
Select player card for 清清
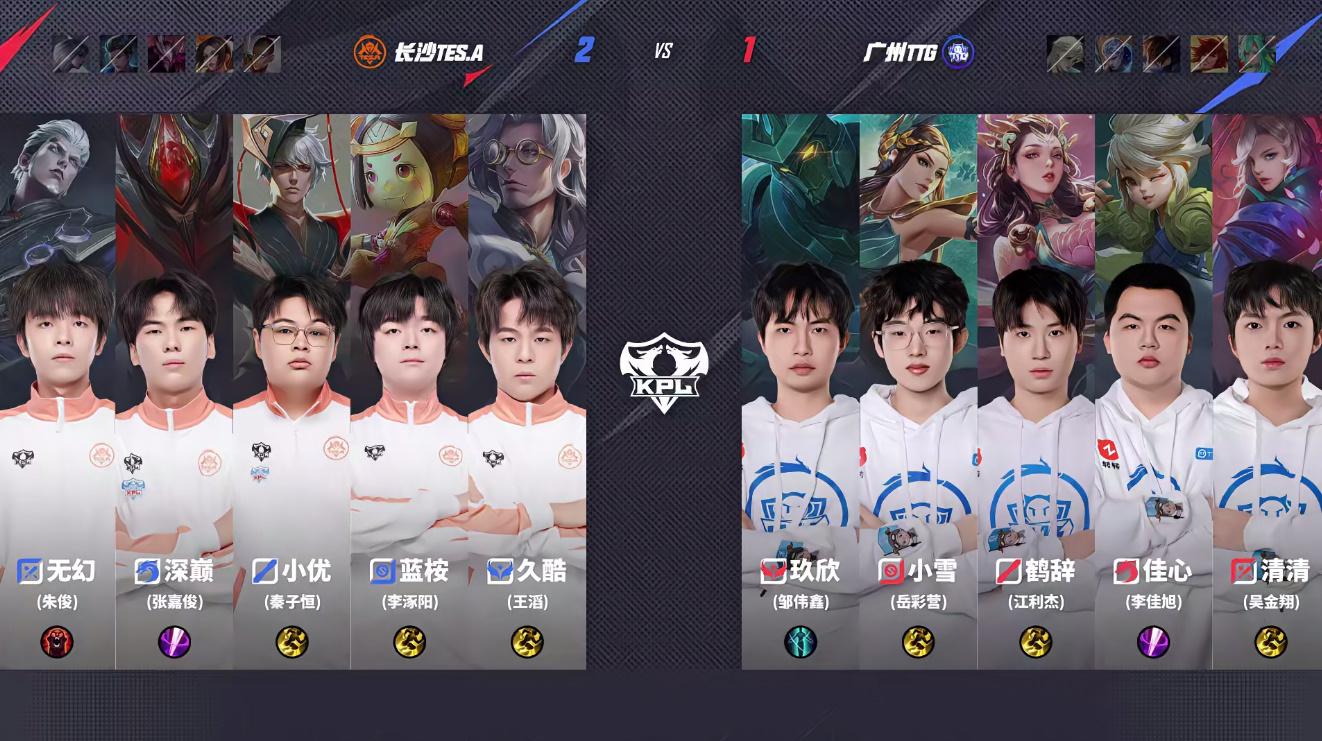tap(1267, 390)
